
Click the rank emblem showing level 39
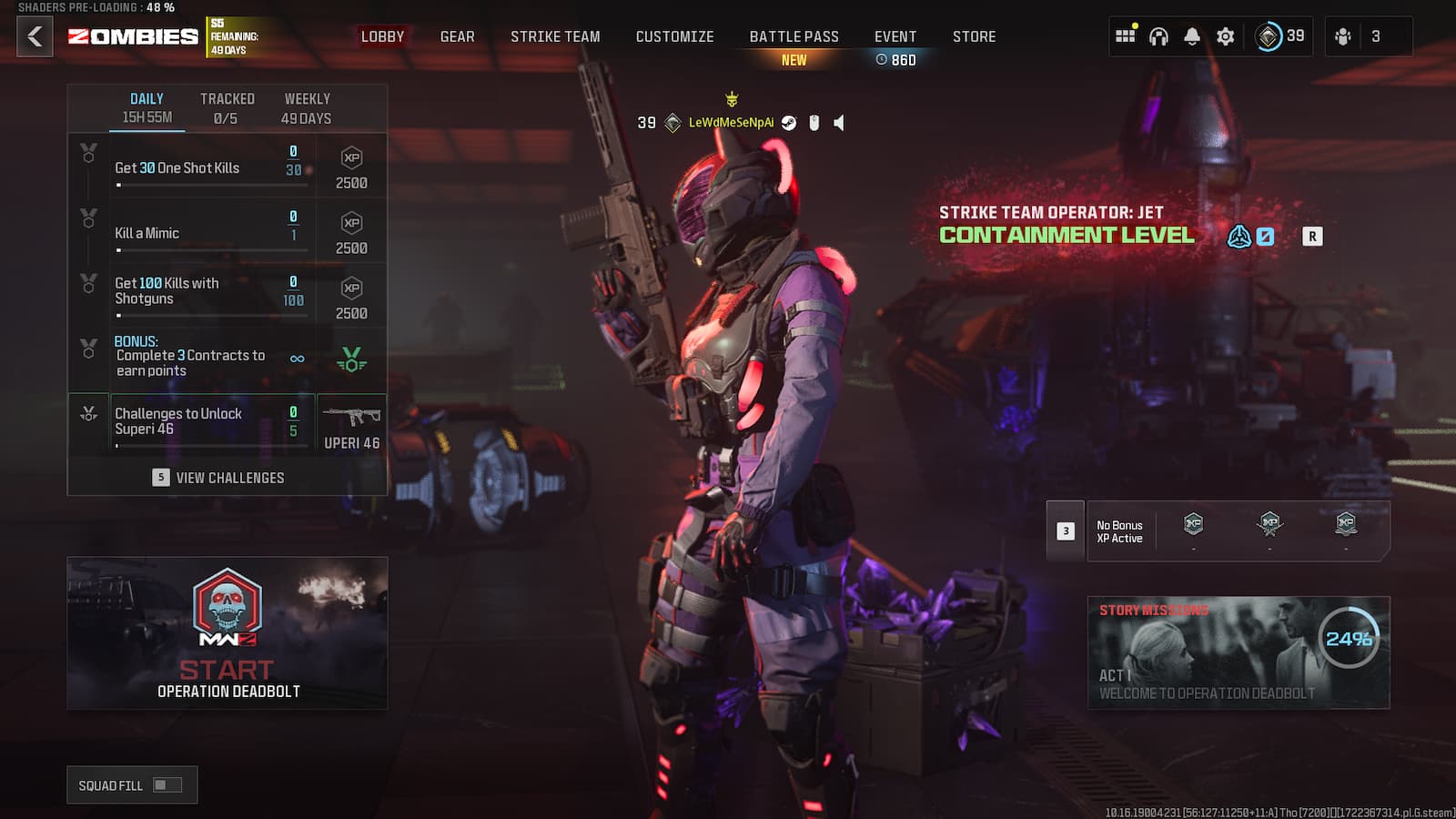[1268, 36]
